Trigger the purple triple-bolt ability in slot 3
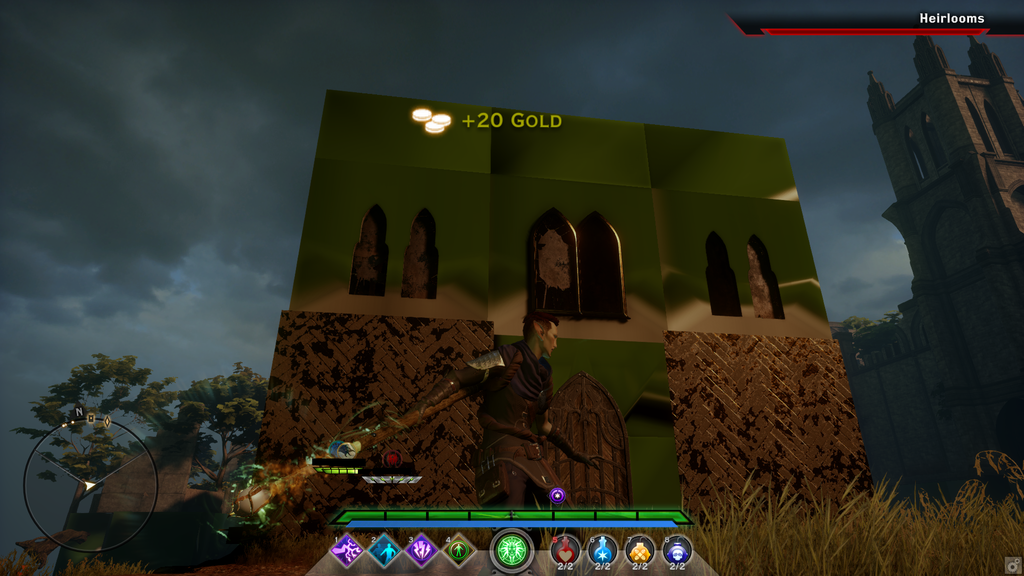The height and width of the screenshot is (576, 1024). click(421, 550)
